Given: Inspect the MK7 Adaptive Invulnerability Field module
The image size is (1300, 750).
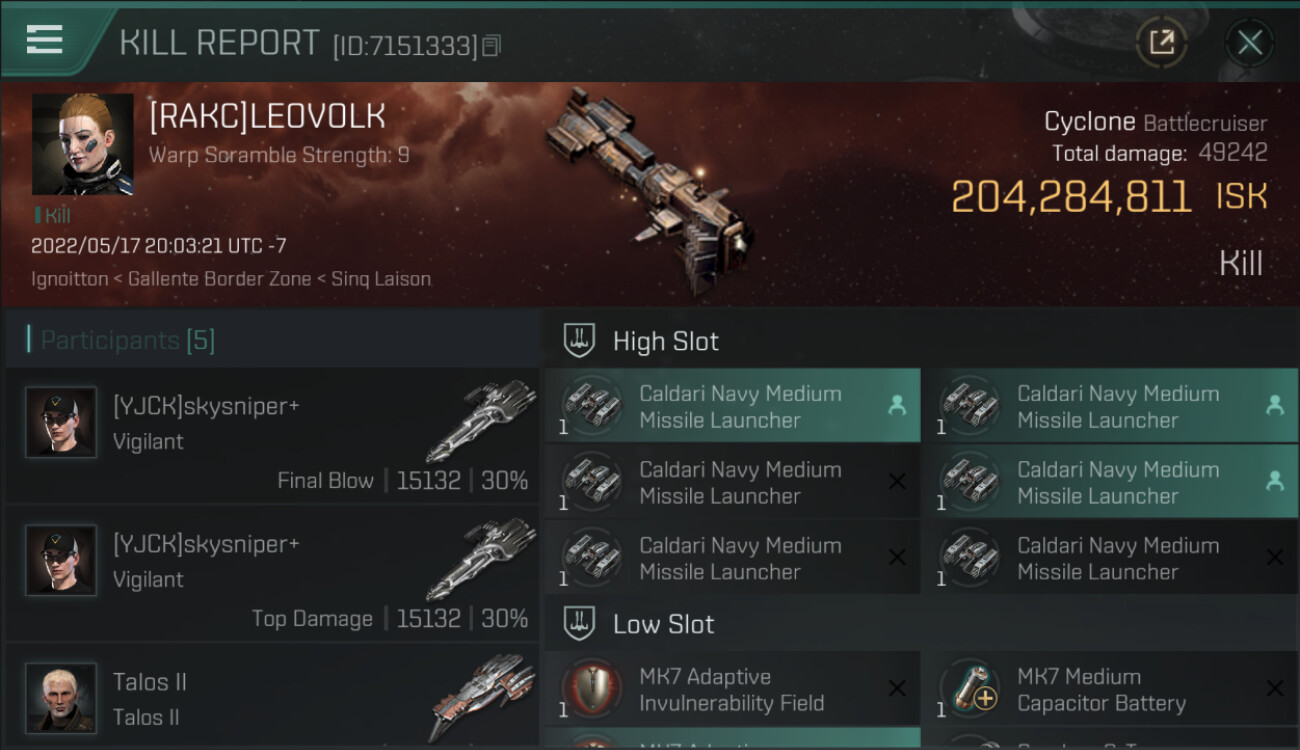Looking at the screenshot, I should coord(732,689).
